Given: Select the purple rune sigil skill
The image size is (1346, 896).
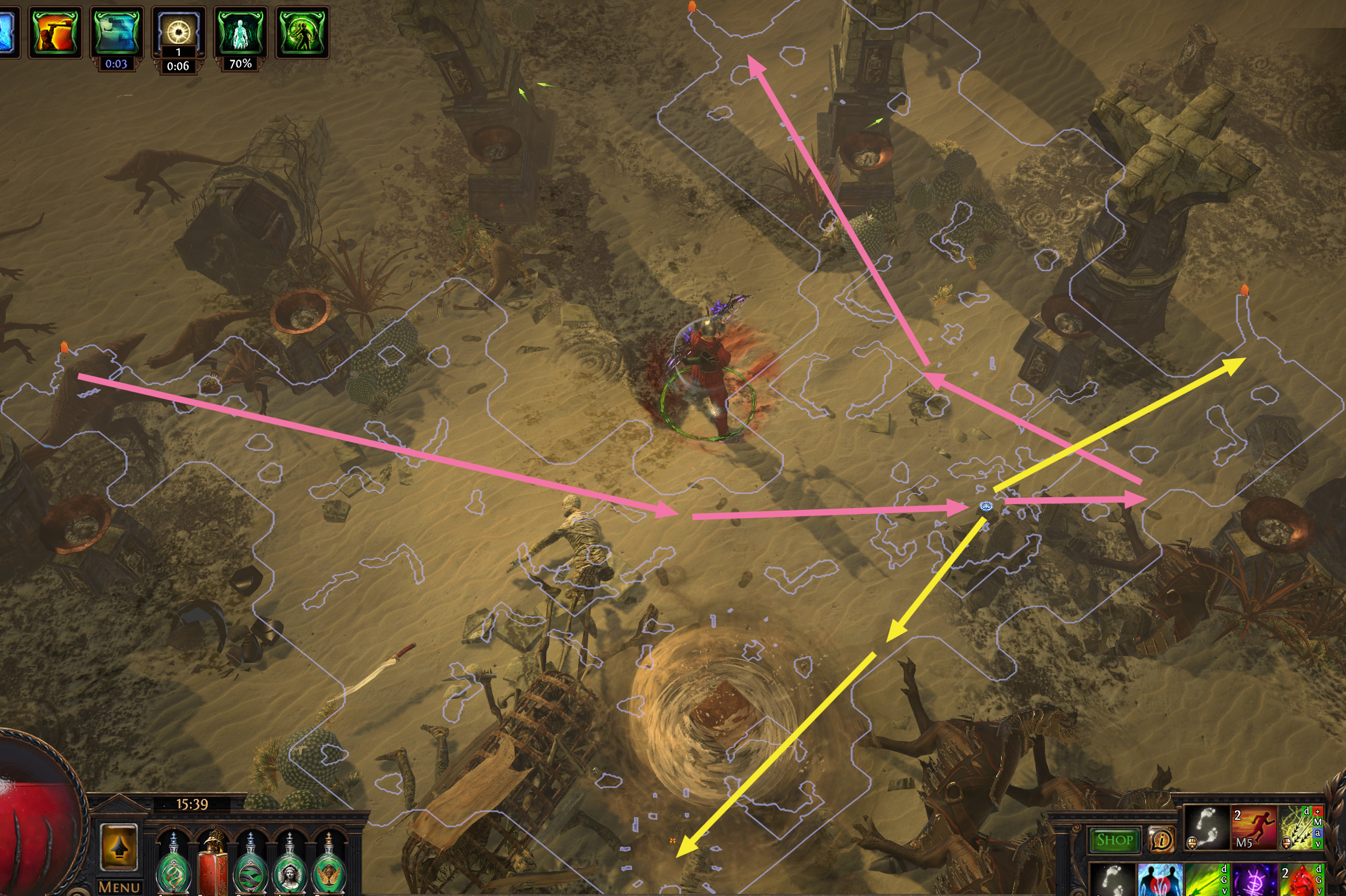Looking at the screenshot, I should [x=1254, y=880].
